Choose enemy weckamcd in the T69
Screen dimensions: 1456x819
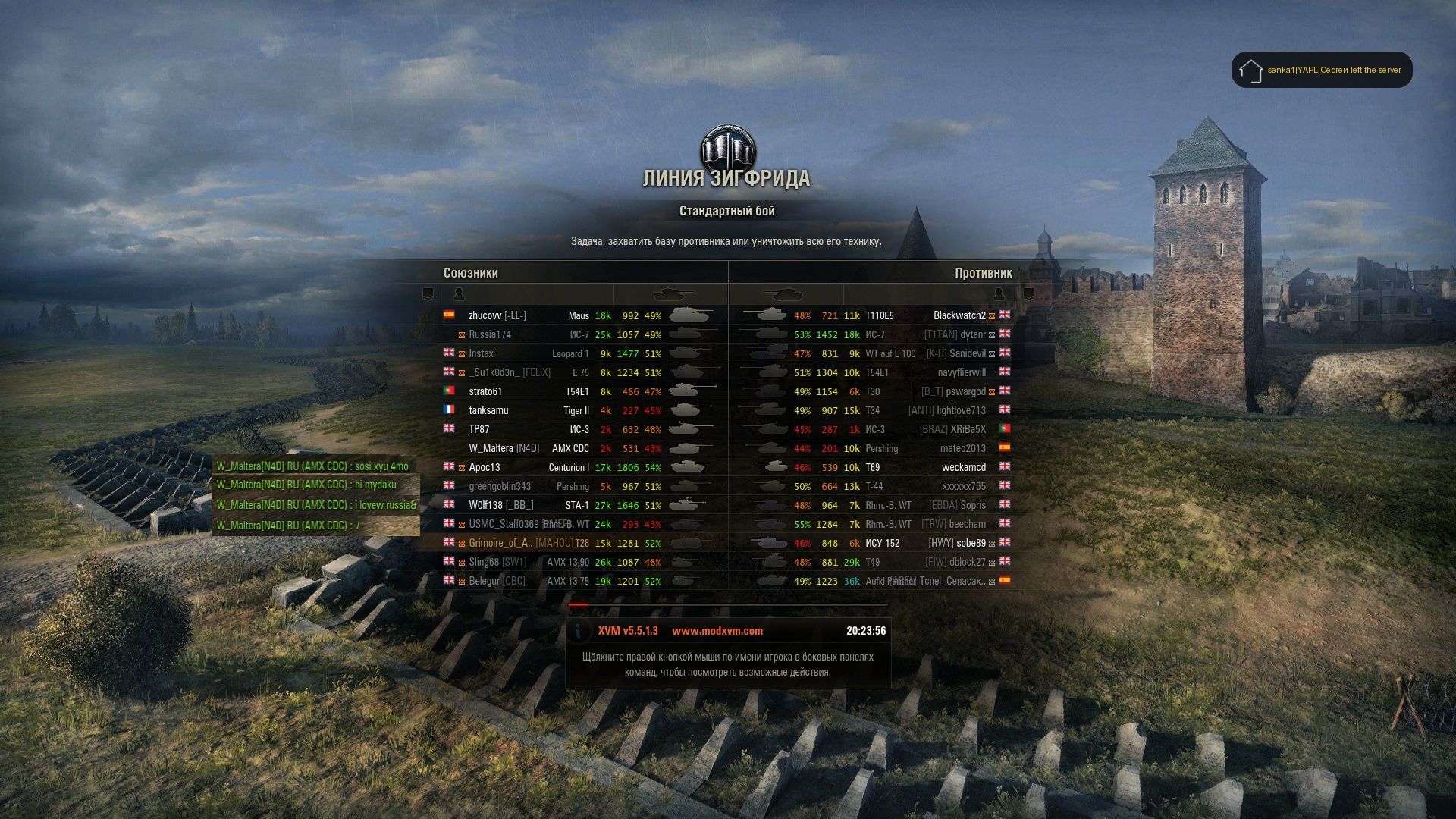(x=963, y=467)
